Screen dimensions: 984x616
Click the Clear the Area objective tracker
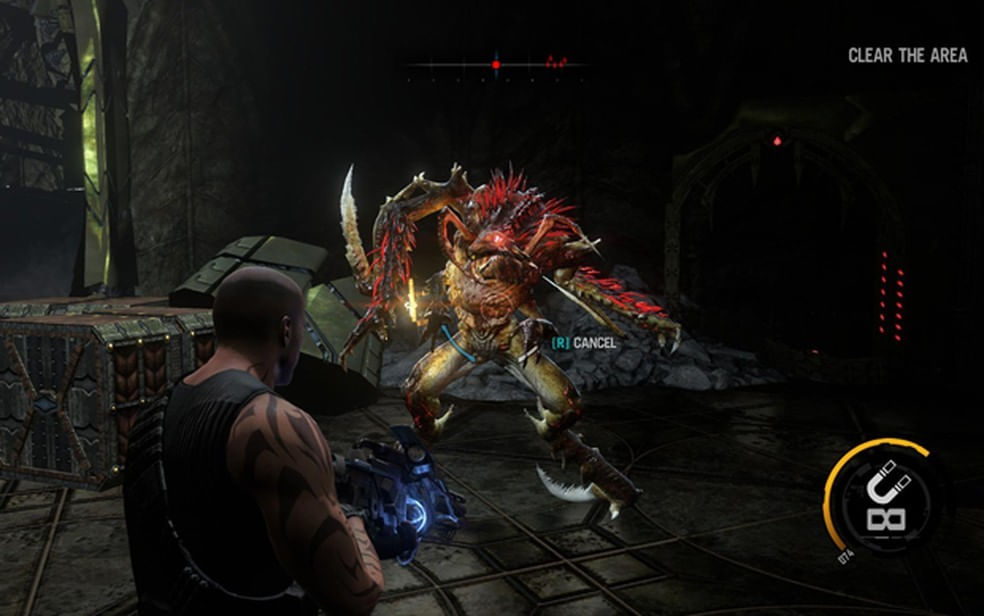[x=907, y=56]
